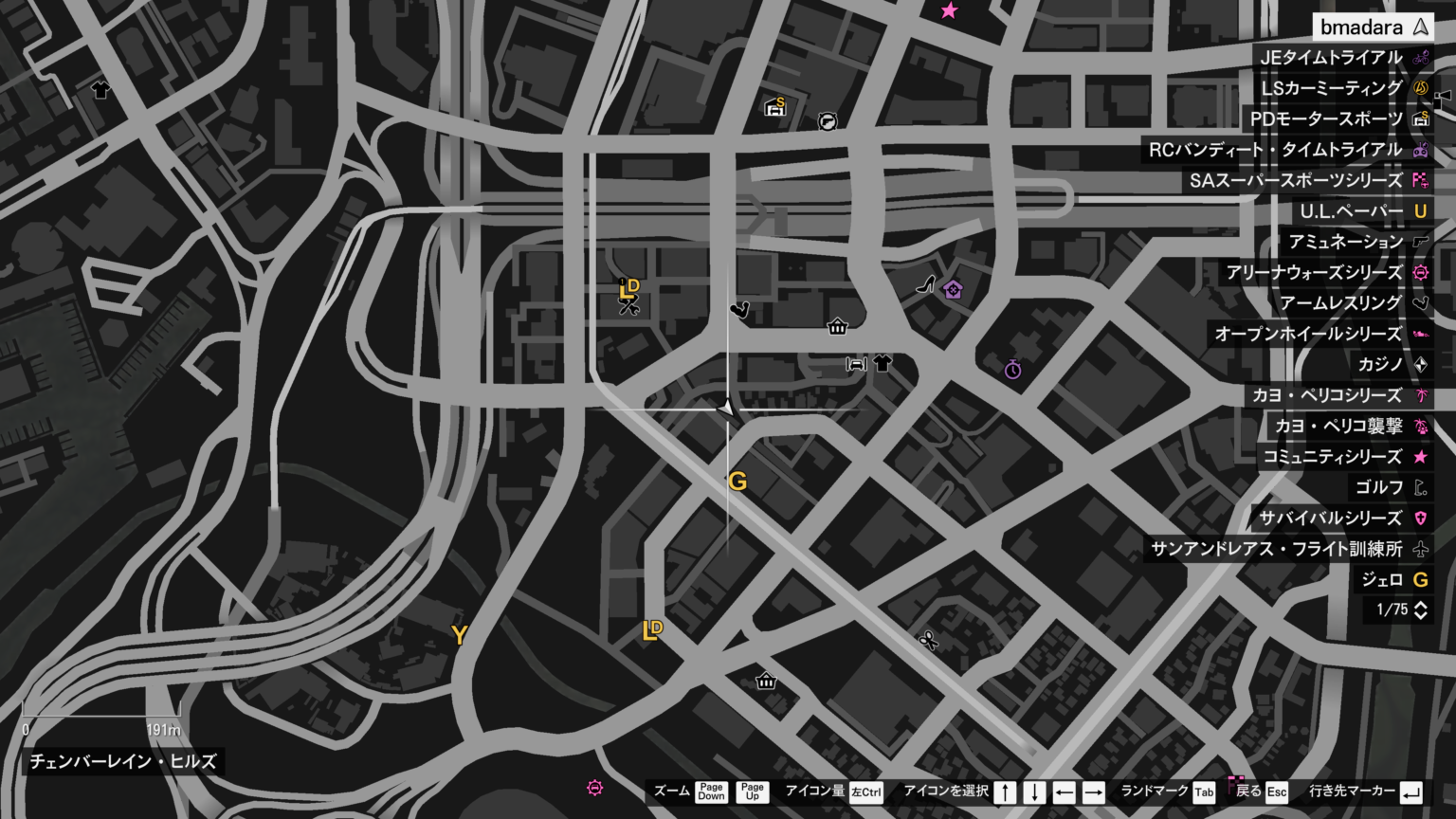1456x819 pixels.
Task: Click the arm wrestling marker on map
Action: pos(740,309)
